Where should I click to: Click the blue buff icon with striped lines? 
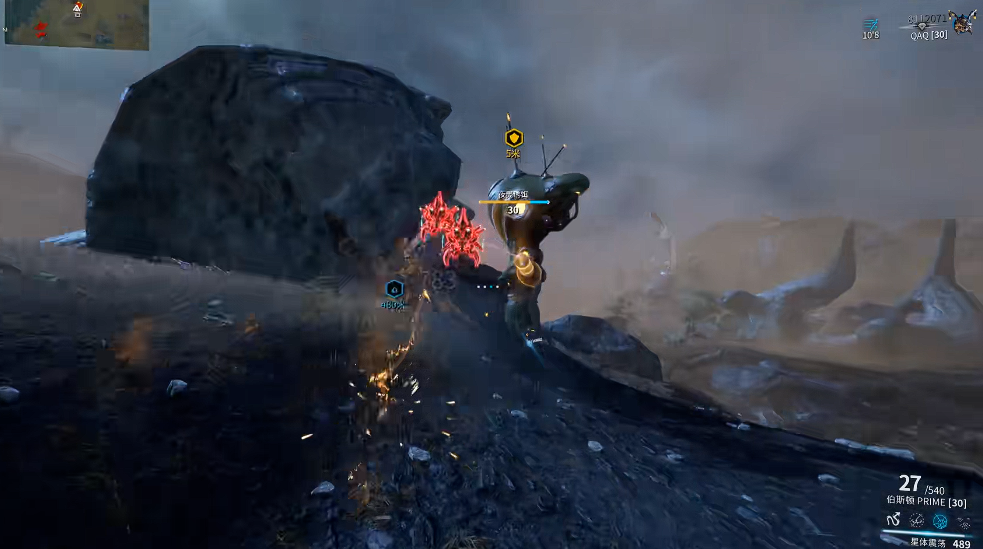point(871,23)
